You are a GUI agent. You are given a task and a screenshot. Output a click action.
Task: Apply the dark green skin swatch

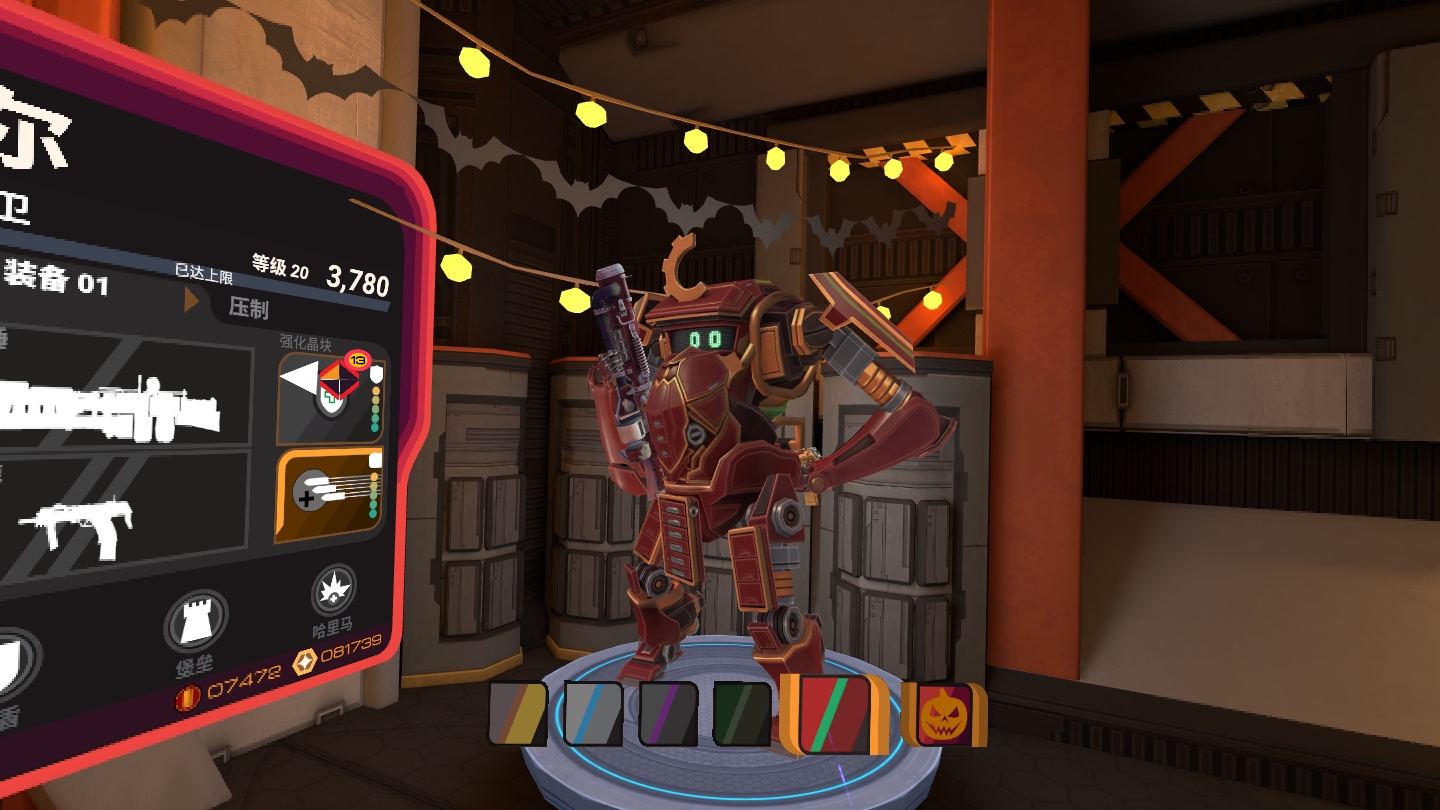pos(742,713)
